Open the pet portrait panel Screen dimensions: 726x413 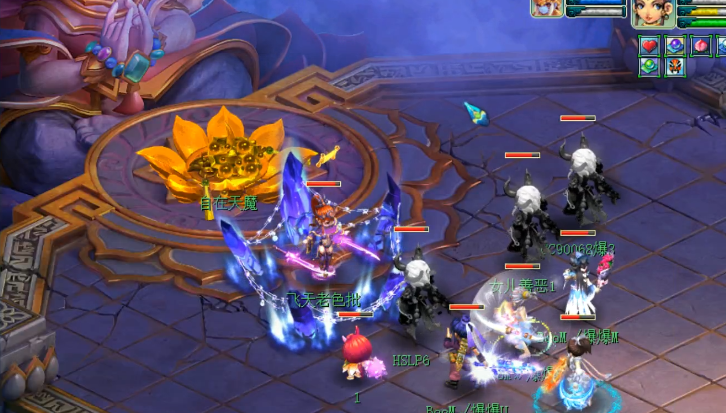click(x=547, y=8)
